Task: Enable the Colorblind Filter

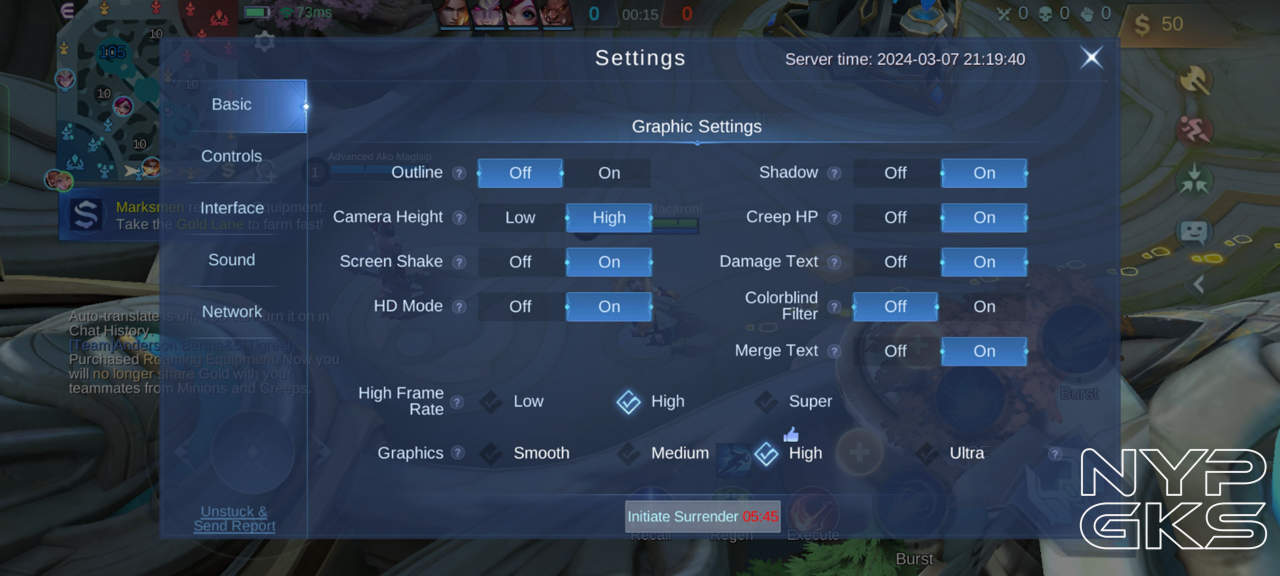Action: click(984, 307)
